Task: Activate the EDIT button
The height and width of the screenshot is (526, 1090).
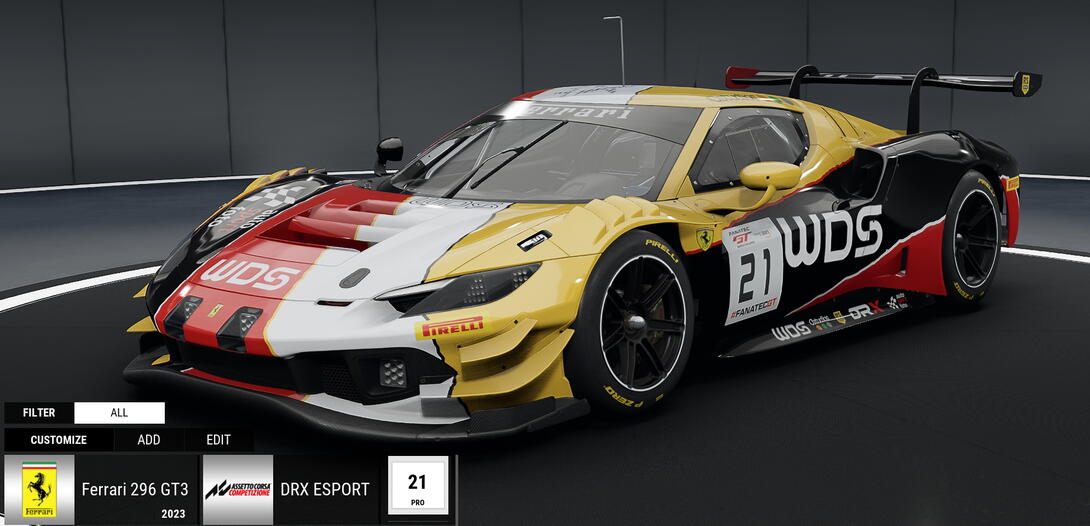Action: tap(218, 440)
